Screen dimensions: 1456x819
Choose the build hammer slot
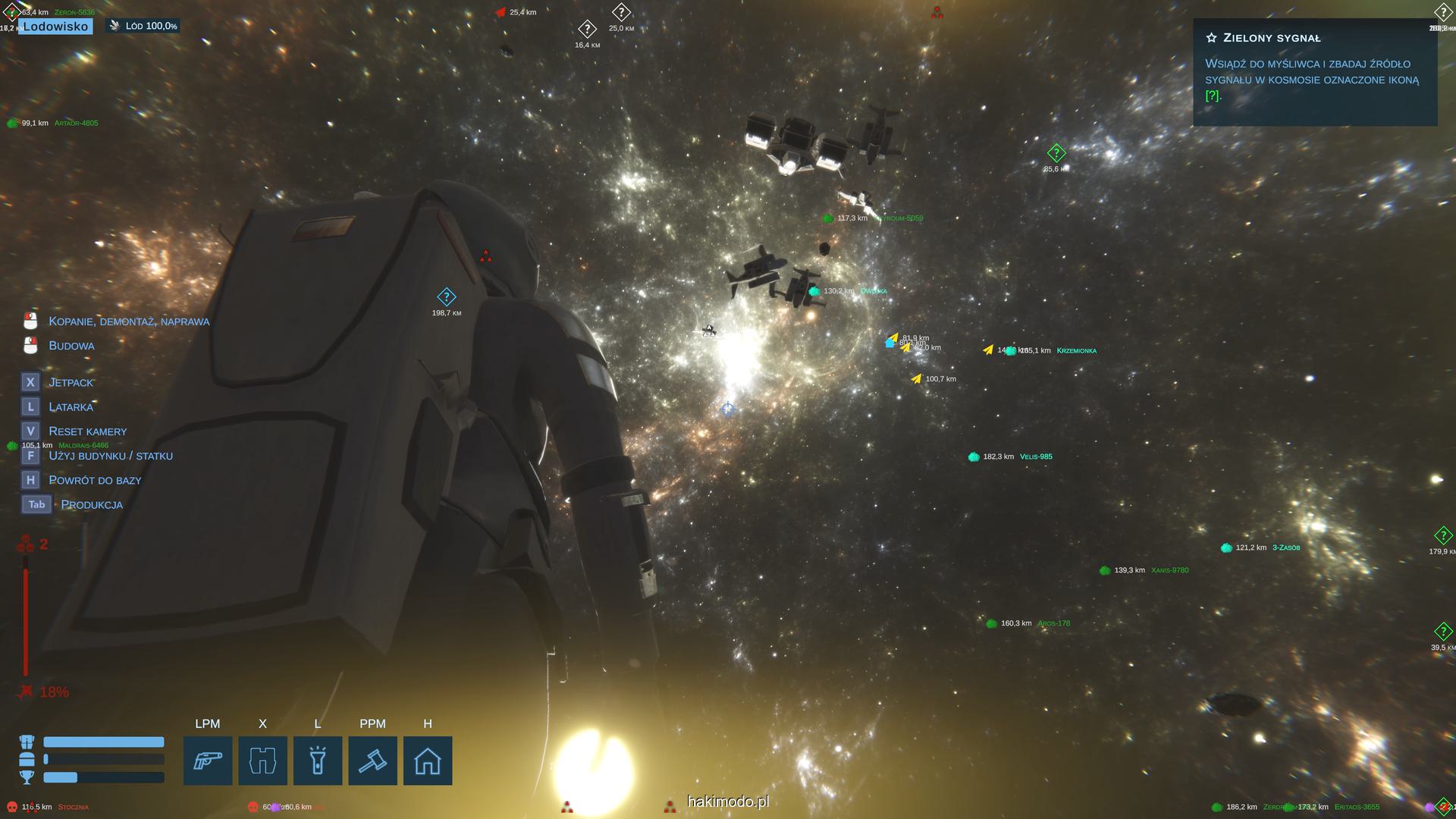[372, 761]
